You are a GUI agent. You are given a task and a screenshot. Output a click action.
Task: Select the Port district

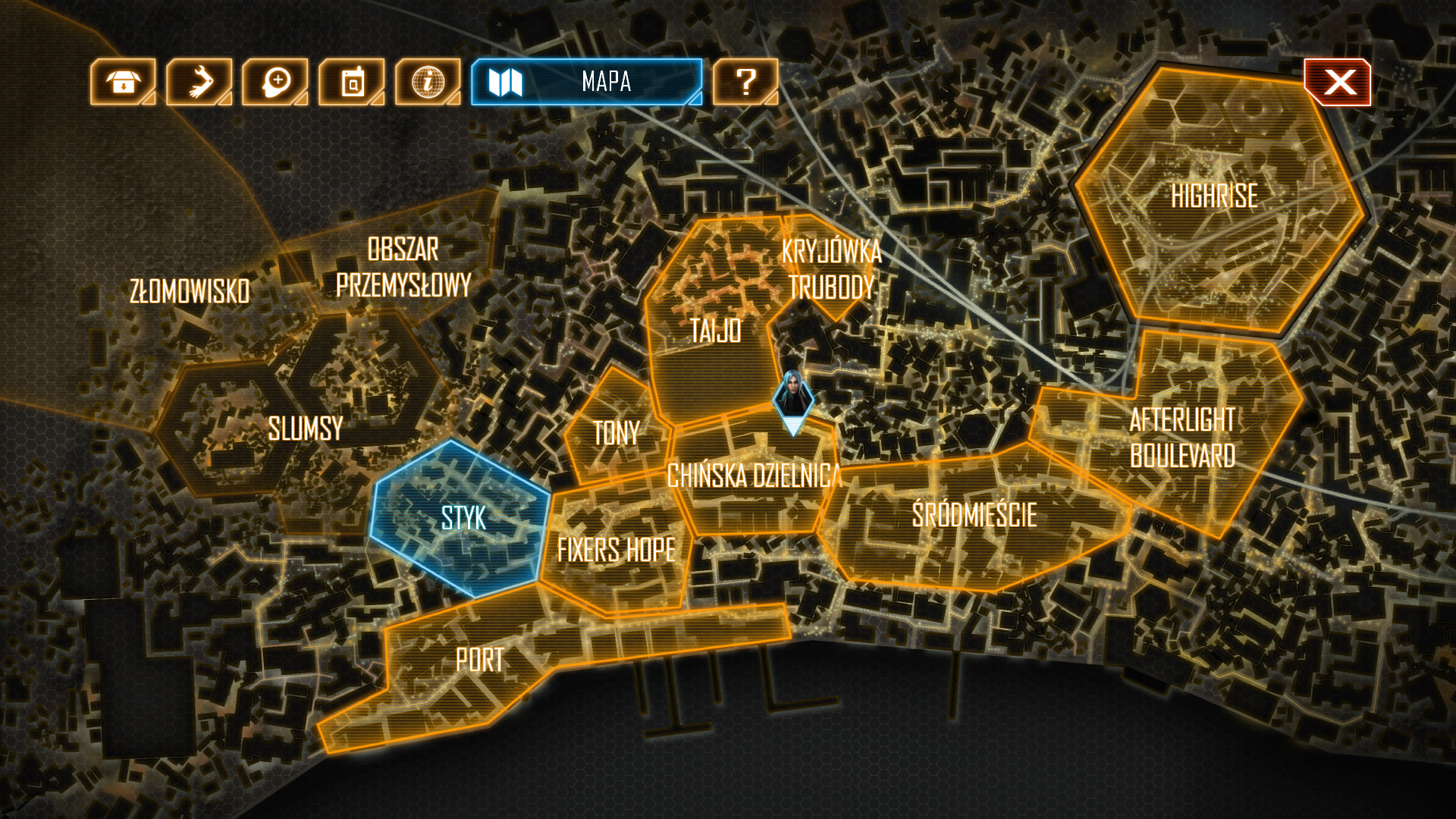pos(479,661)
